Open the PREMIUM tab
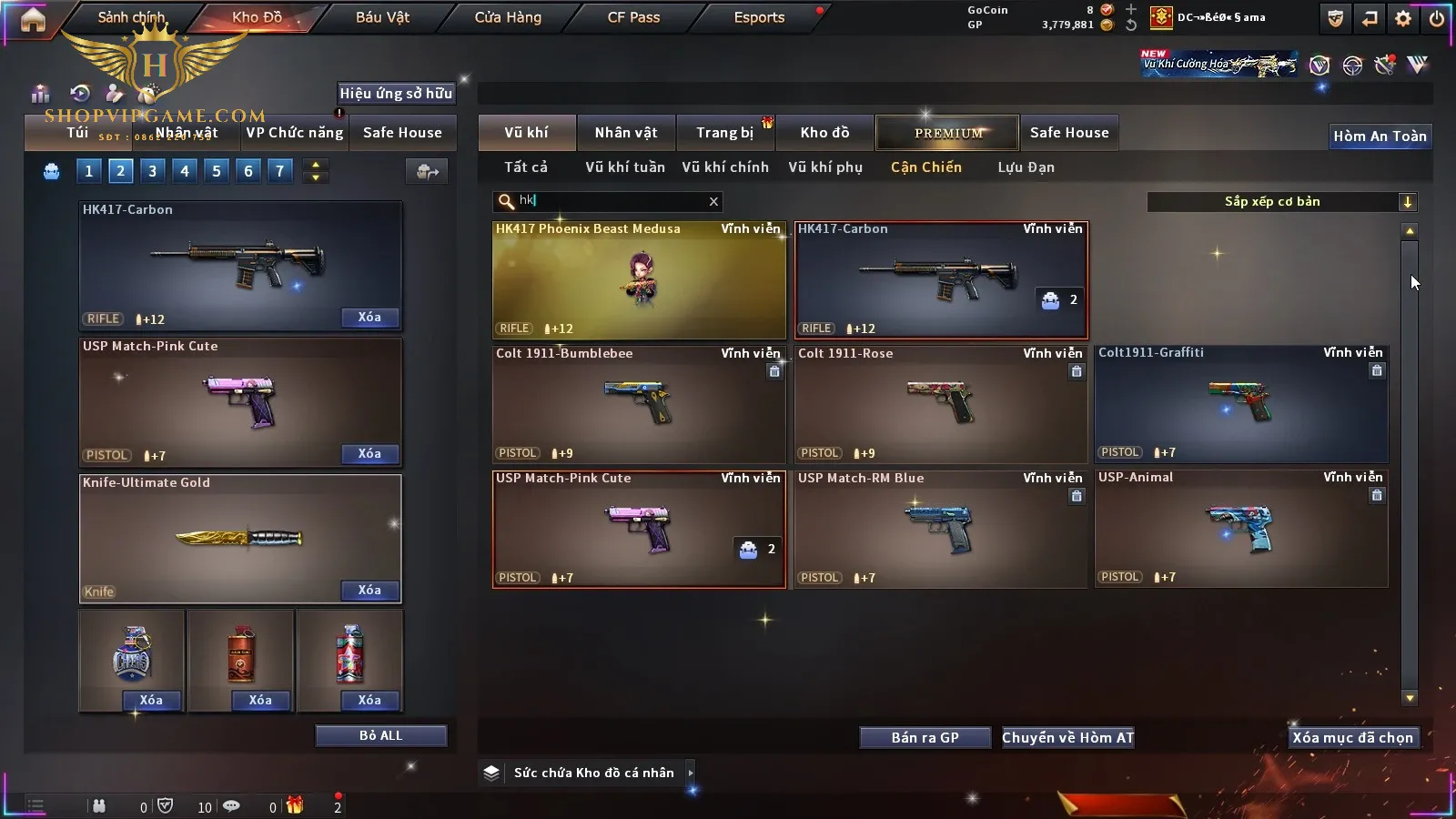 [x=947, y=133]
